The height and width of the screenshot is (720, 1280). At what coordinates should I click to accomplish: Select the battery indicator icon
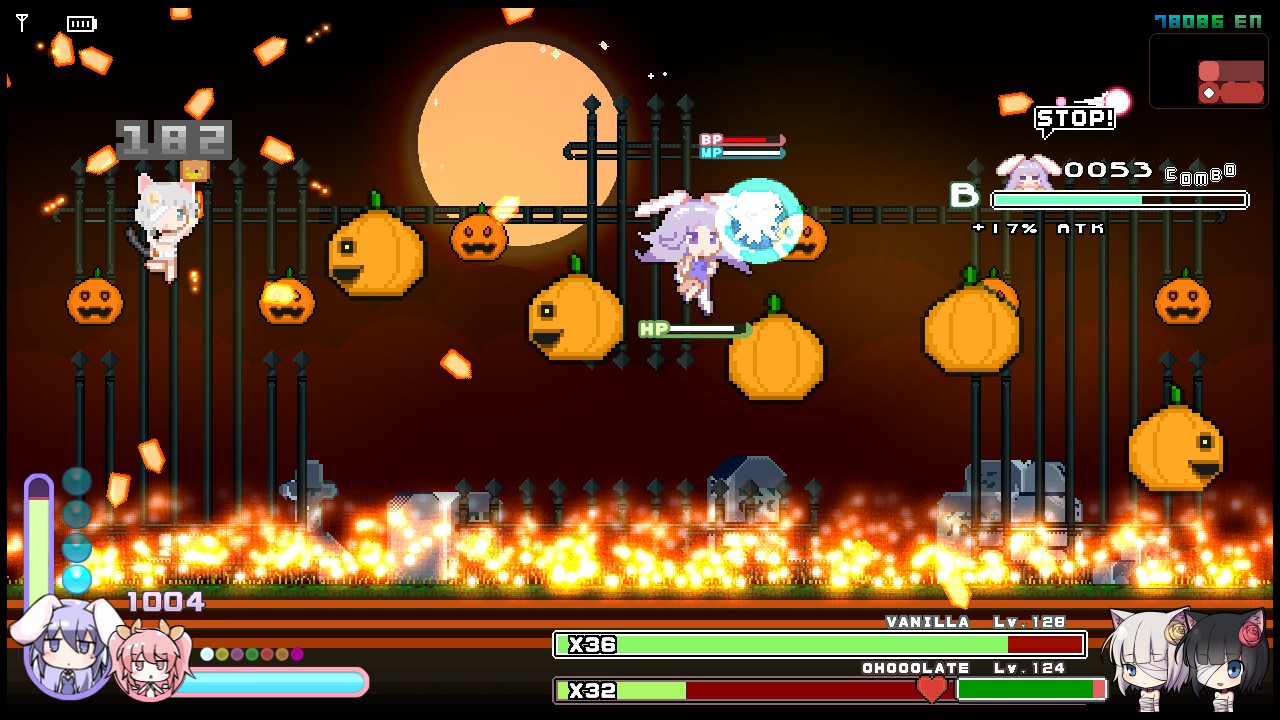pyautogui.click(x=82, y=23)
